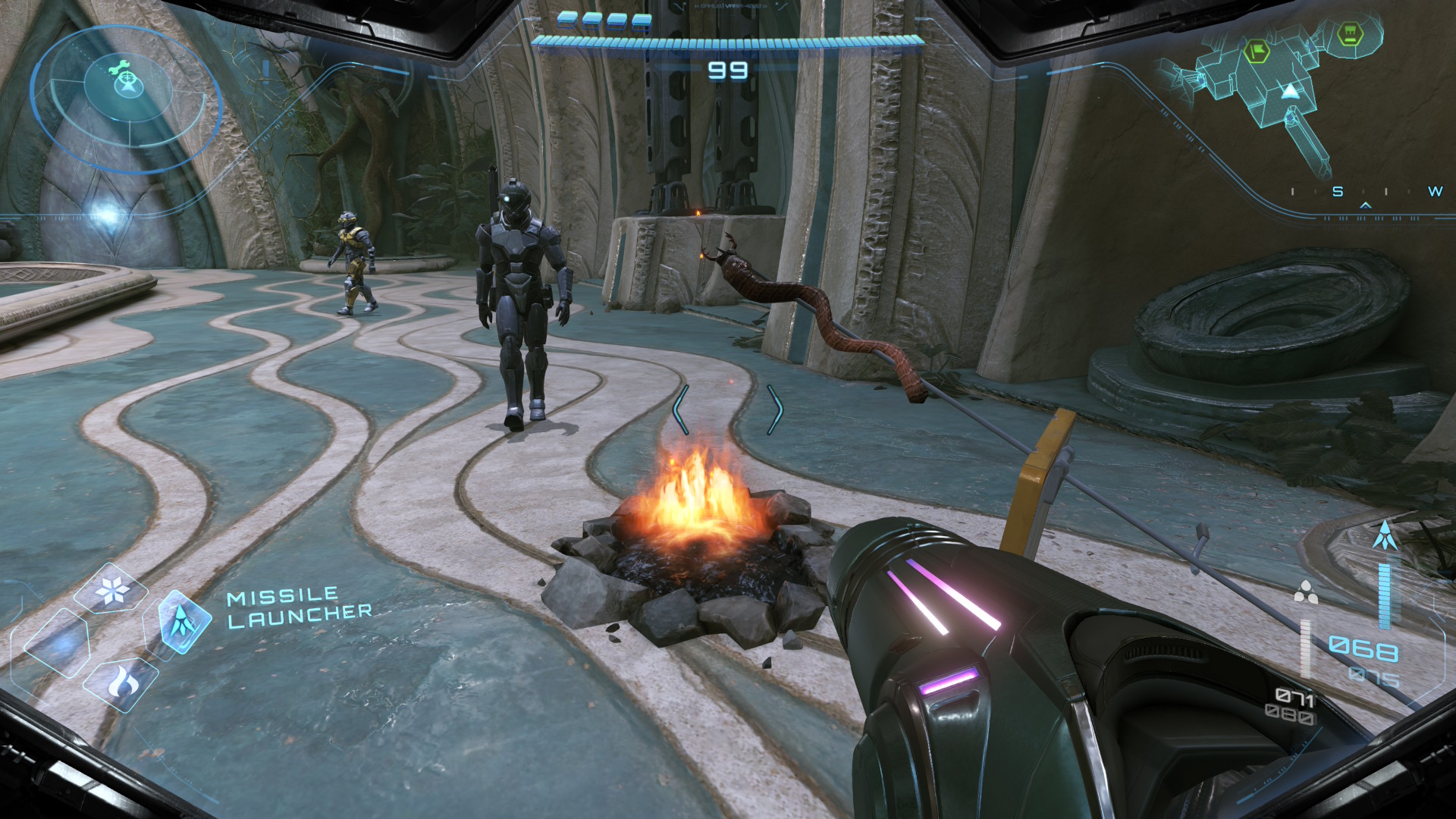The width and height of the screenshot is (1456, 819).
Task: Select the green station marker on the minimap
Action: [x=1349, y=33]
